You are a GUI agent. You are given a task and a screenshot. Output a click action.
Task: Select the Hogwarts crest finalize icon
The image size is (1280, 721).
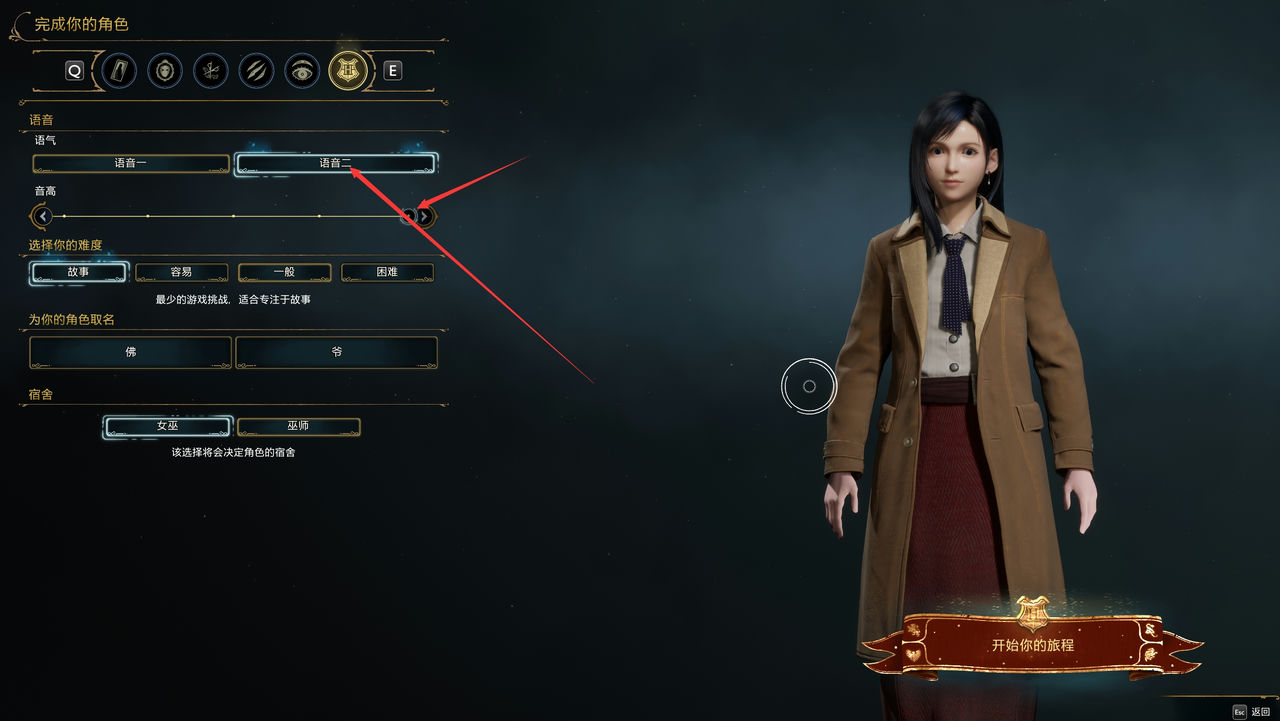[x=348, y=70]
